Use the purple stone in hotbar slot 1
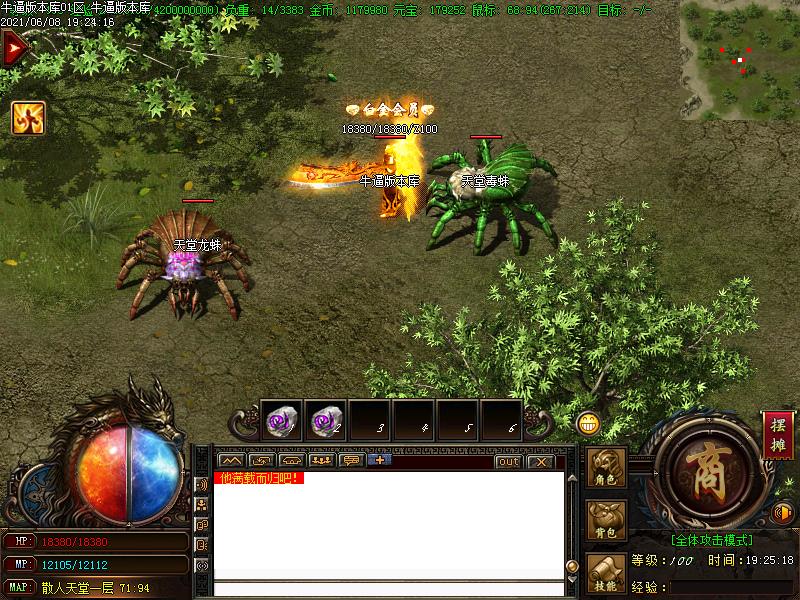 pos(281,421)
